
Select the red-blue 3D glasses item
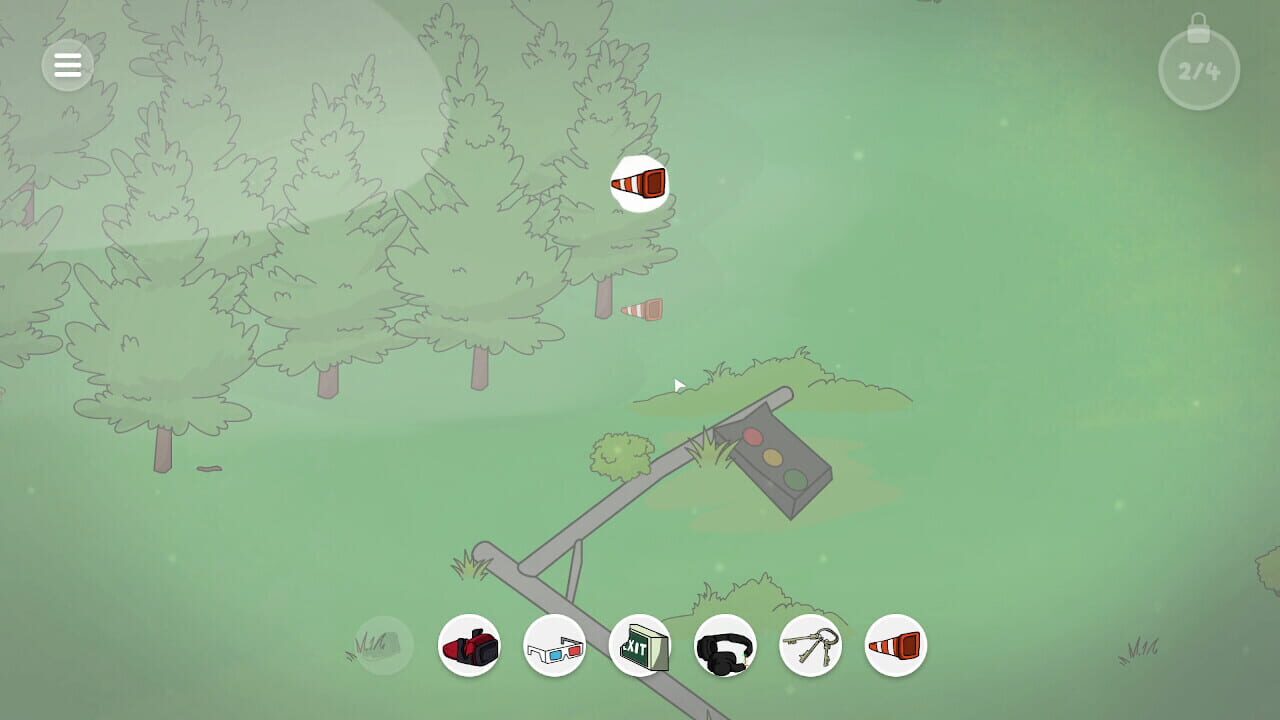555,645
